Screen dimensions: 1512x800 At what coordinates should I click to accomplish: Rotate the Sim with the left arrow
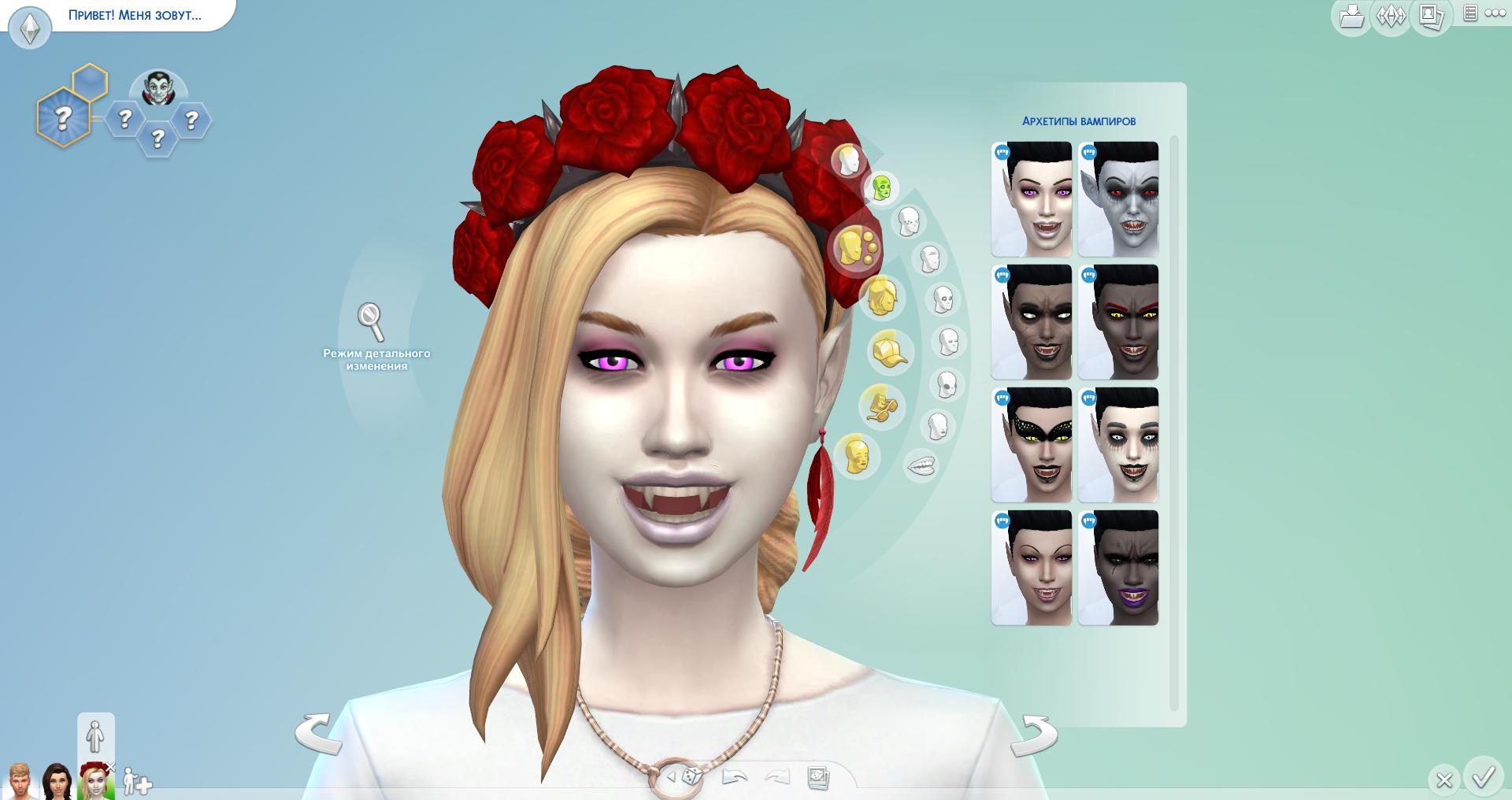pyautogui.click(x=318, y=734)
